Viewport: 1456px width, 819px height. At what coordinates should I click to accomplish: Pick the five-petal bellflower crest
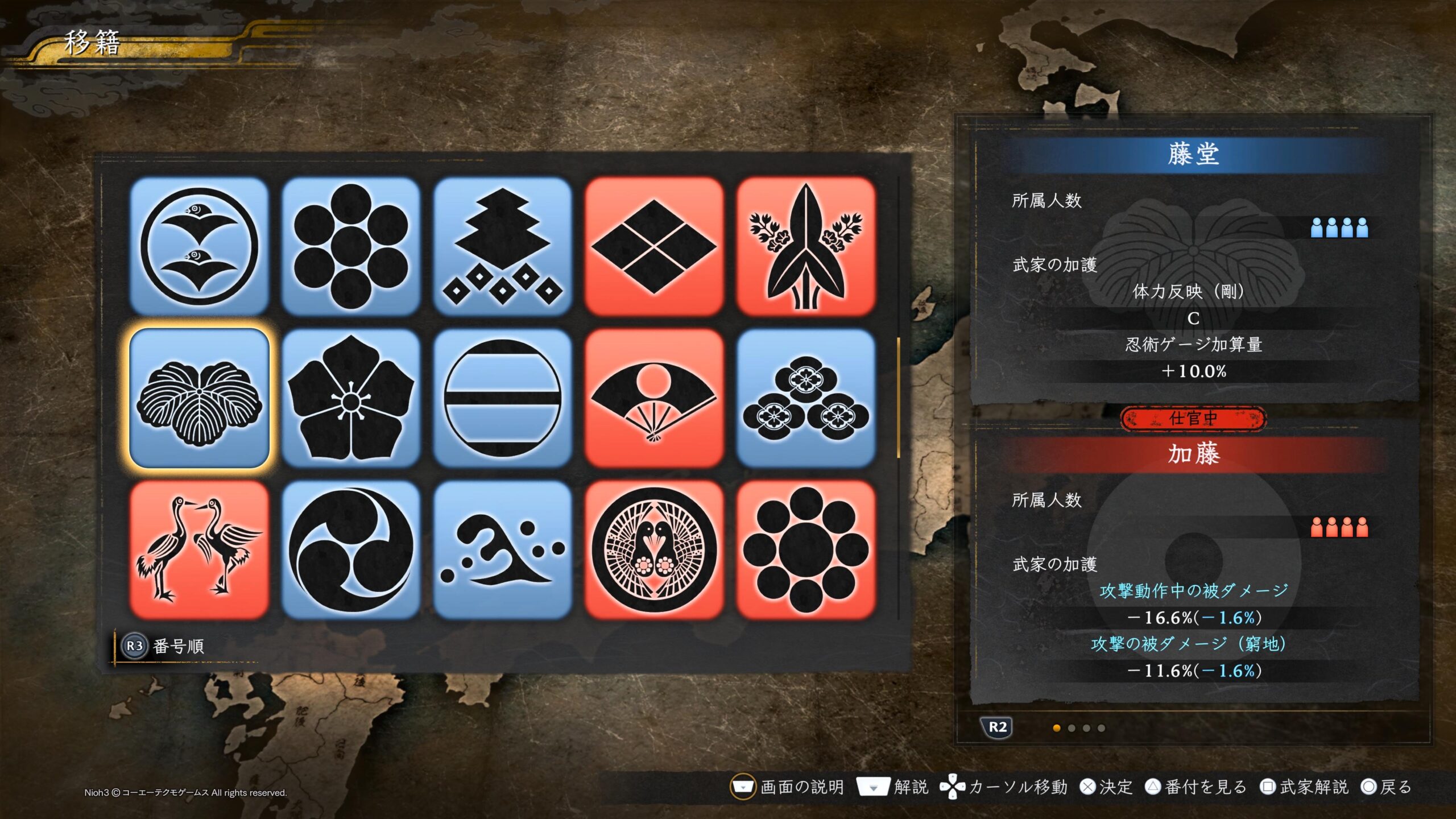[350, 398]
